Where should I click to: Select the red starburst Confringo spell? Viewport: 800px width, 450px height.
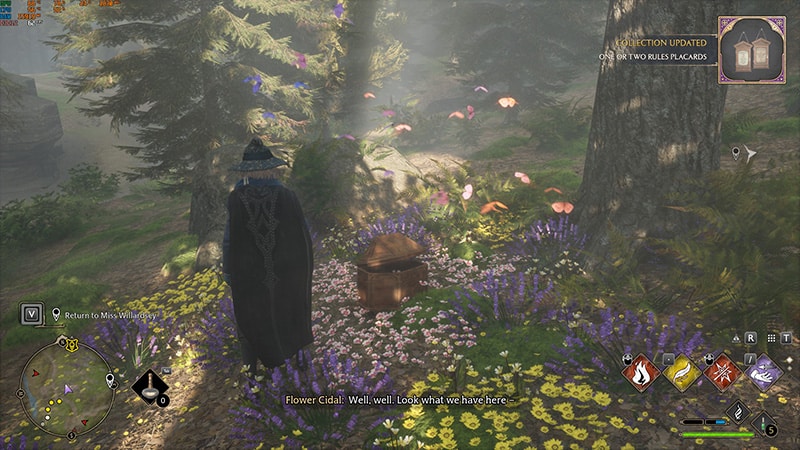[723, 372]
